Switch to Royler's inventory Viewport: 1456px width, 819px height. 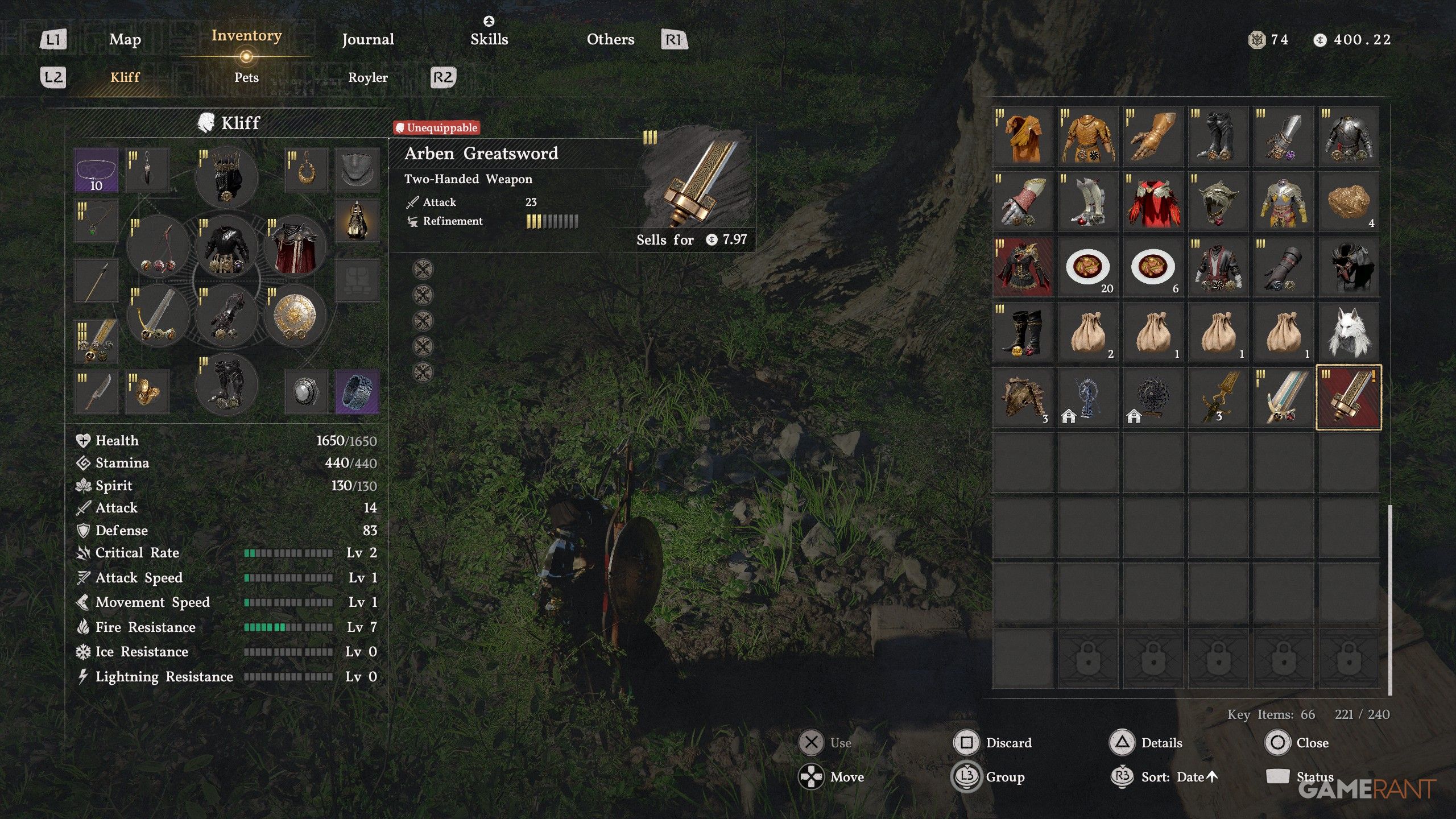pos(367,77)
